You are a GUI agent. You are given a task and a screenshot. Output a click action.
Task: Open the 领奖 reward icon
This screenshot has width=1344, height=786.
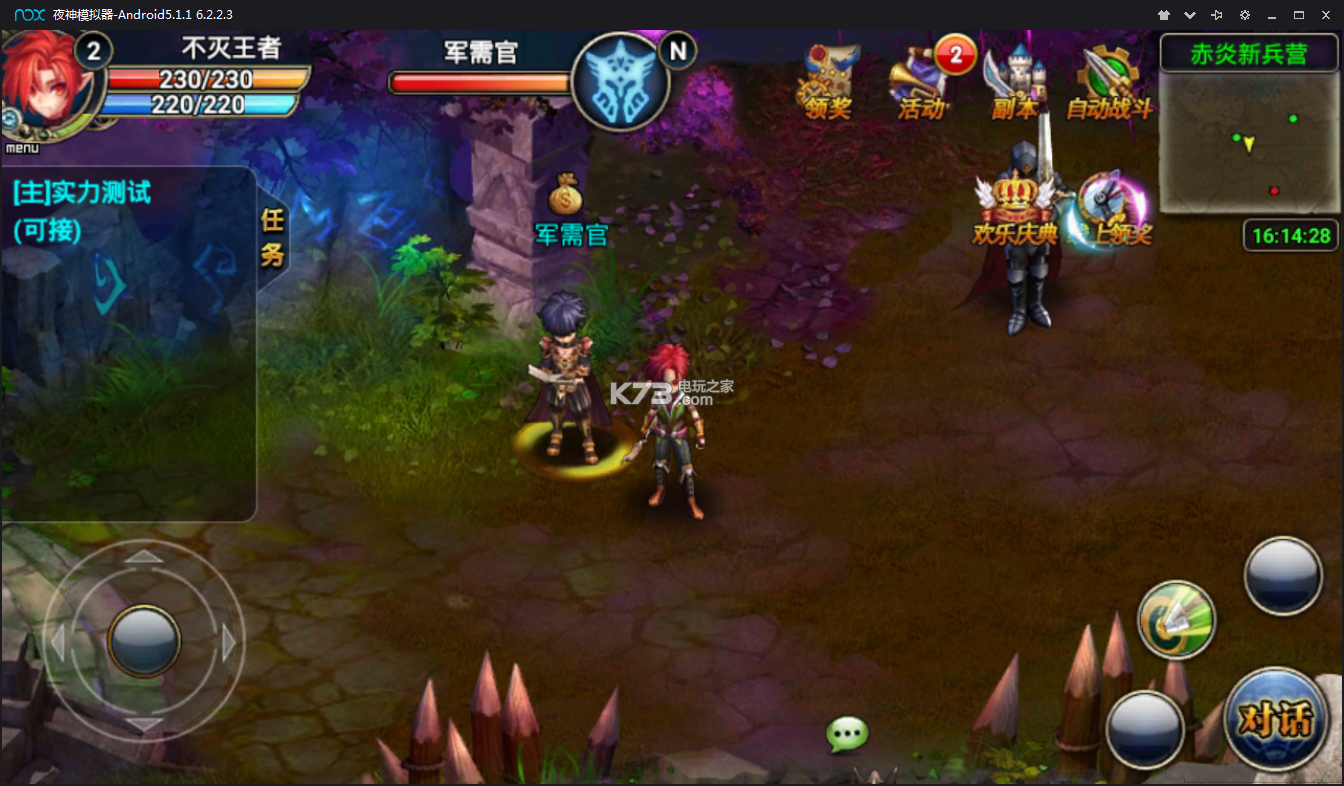[827, 84]
